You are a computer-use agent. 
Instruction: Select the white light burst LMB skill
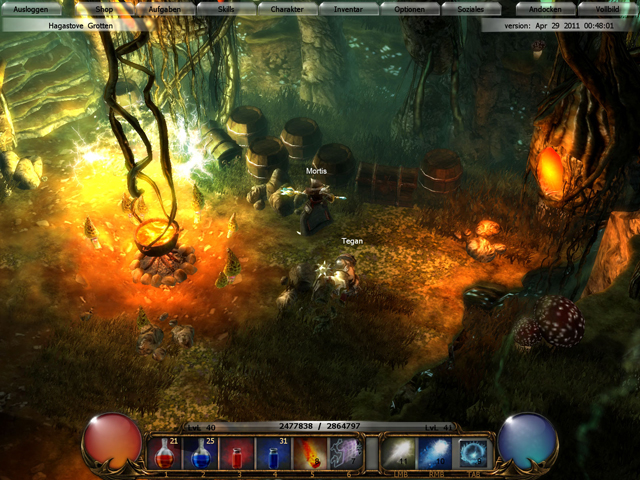[x=400, y=453]
